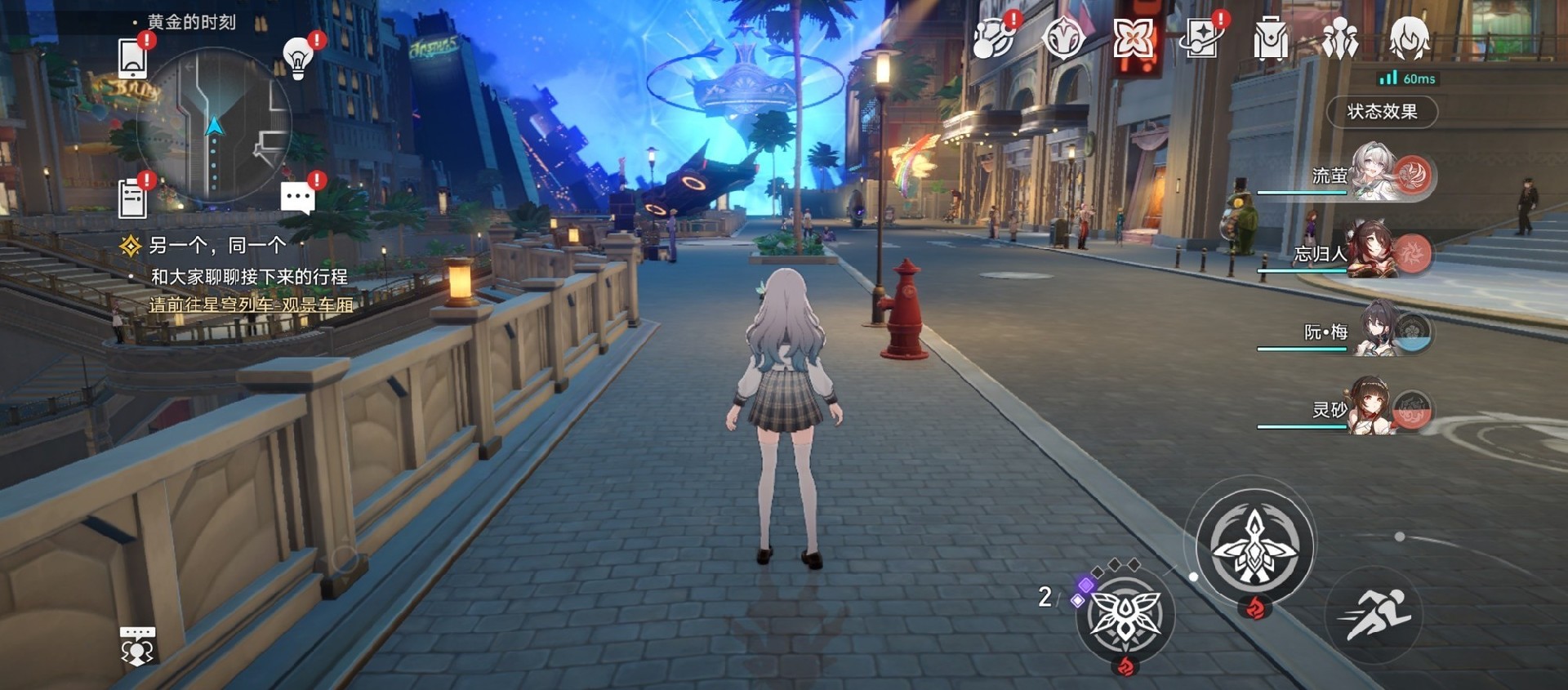
Task: Open the round emblem icon in the top bar
Action: tap(1063, 38)
